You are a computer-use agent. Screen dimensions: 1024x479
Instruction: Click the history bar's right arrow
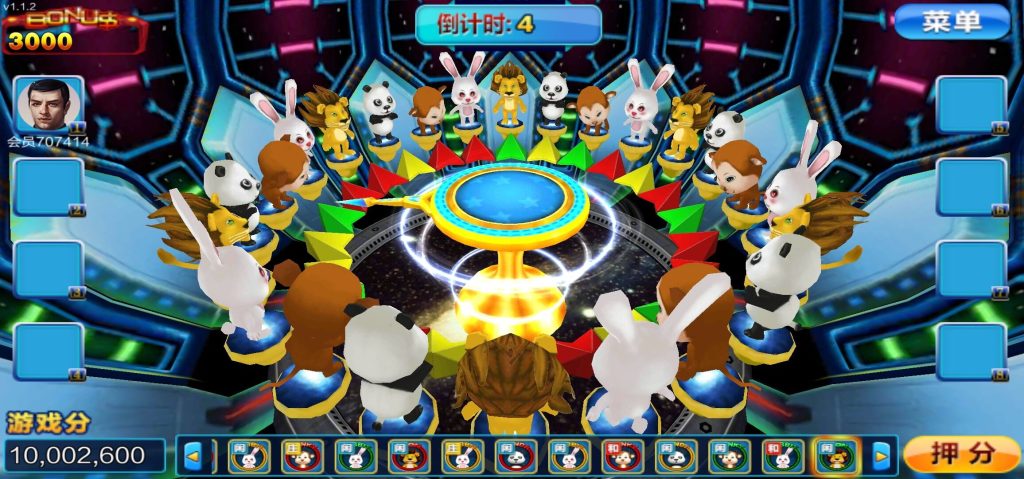(880, 457)
